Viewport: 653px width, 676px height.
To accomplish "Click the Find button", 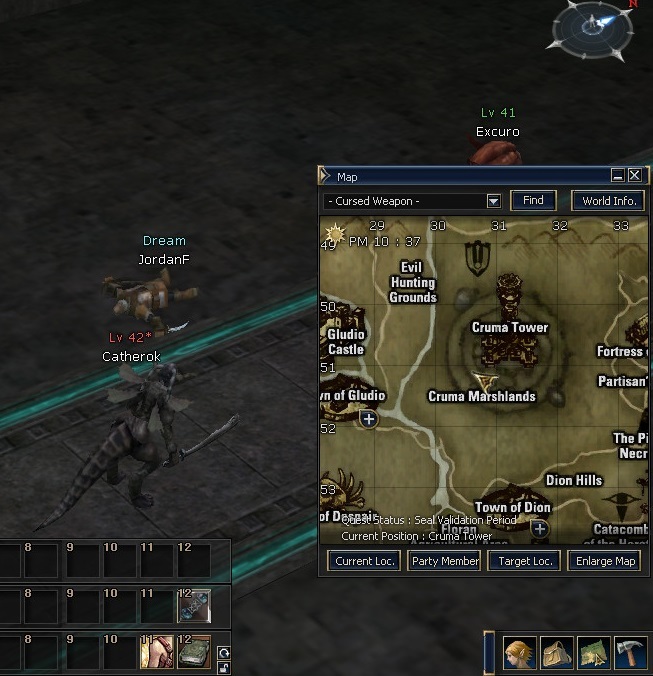I will point(533,201).
